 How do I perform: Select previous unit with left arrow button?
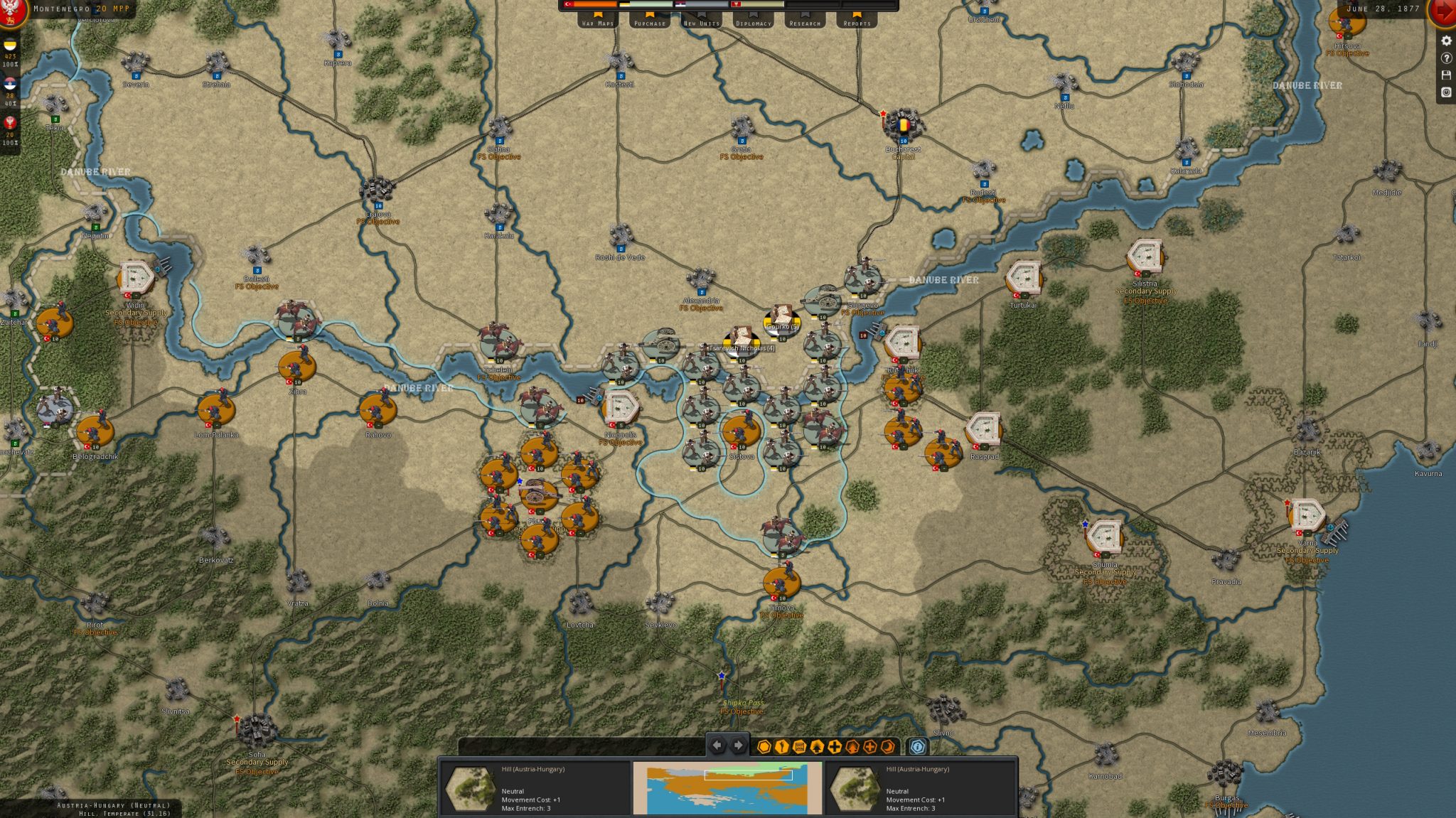[717, 746]
